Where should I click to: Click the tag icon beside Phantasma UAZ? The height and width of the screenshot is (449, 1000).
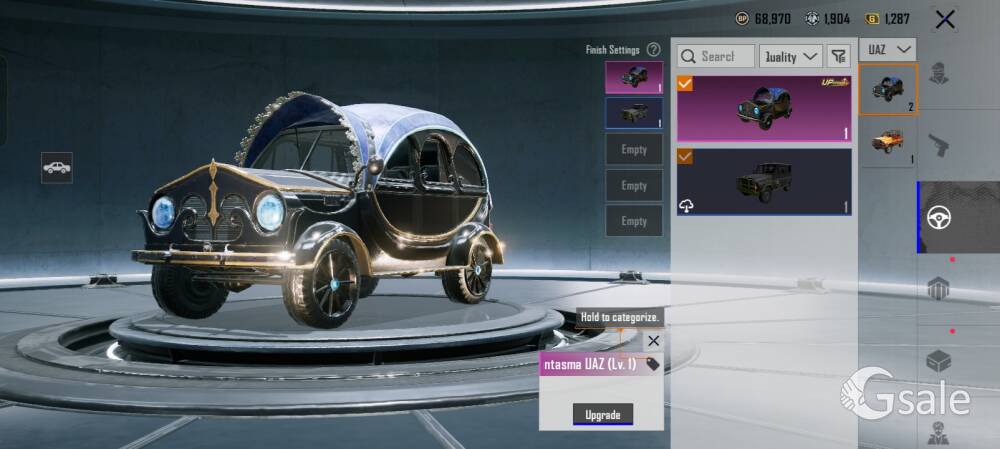click(653, 364)
